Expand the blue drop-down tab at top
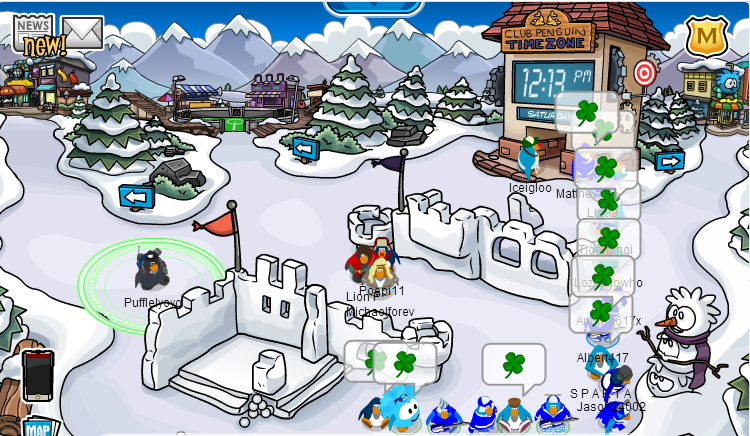Screen dimensions: 750x436 [373, 6]
